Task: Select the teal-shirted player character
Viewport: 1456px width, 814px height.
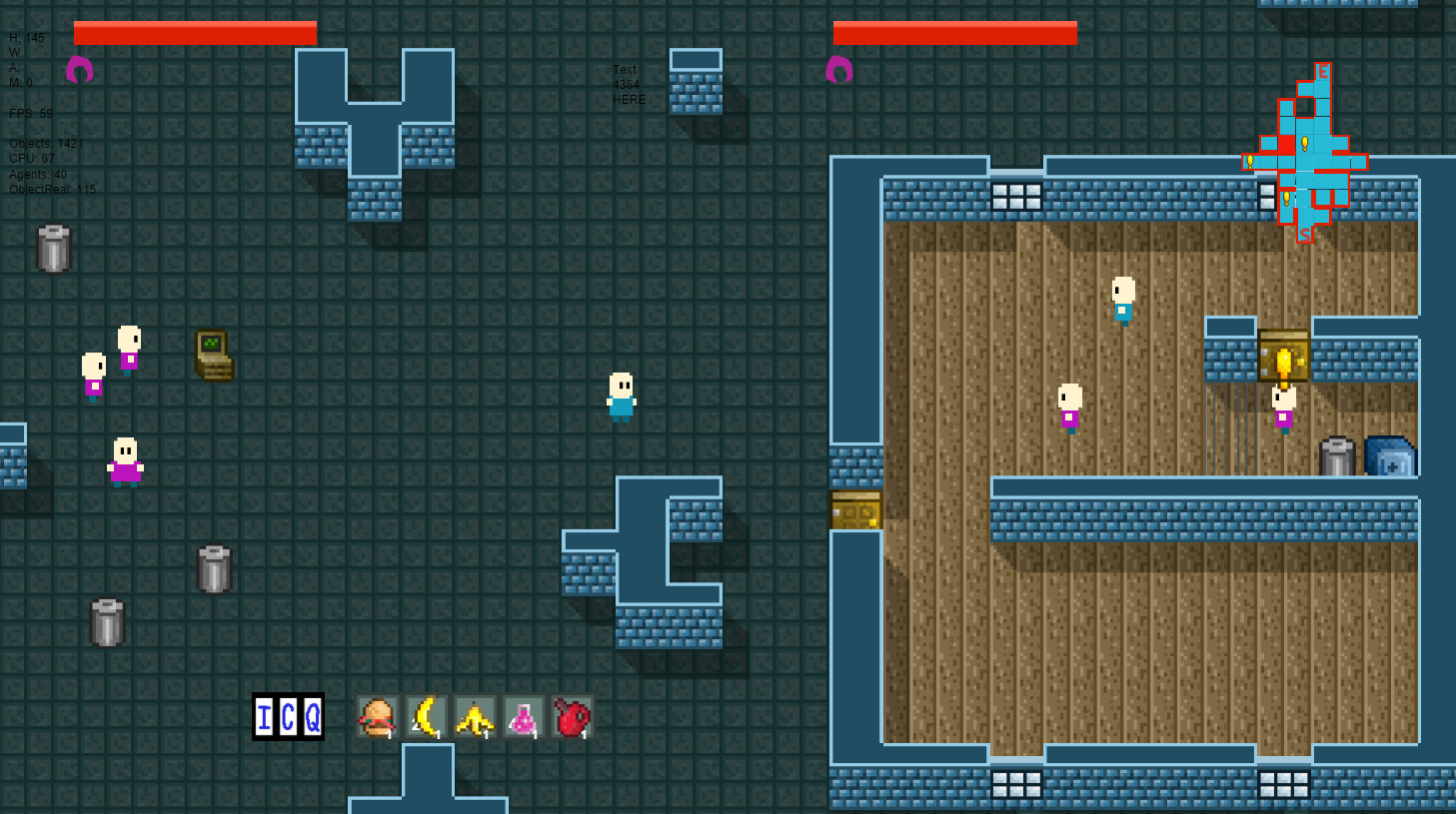Action: point(619,396)
